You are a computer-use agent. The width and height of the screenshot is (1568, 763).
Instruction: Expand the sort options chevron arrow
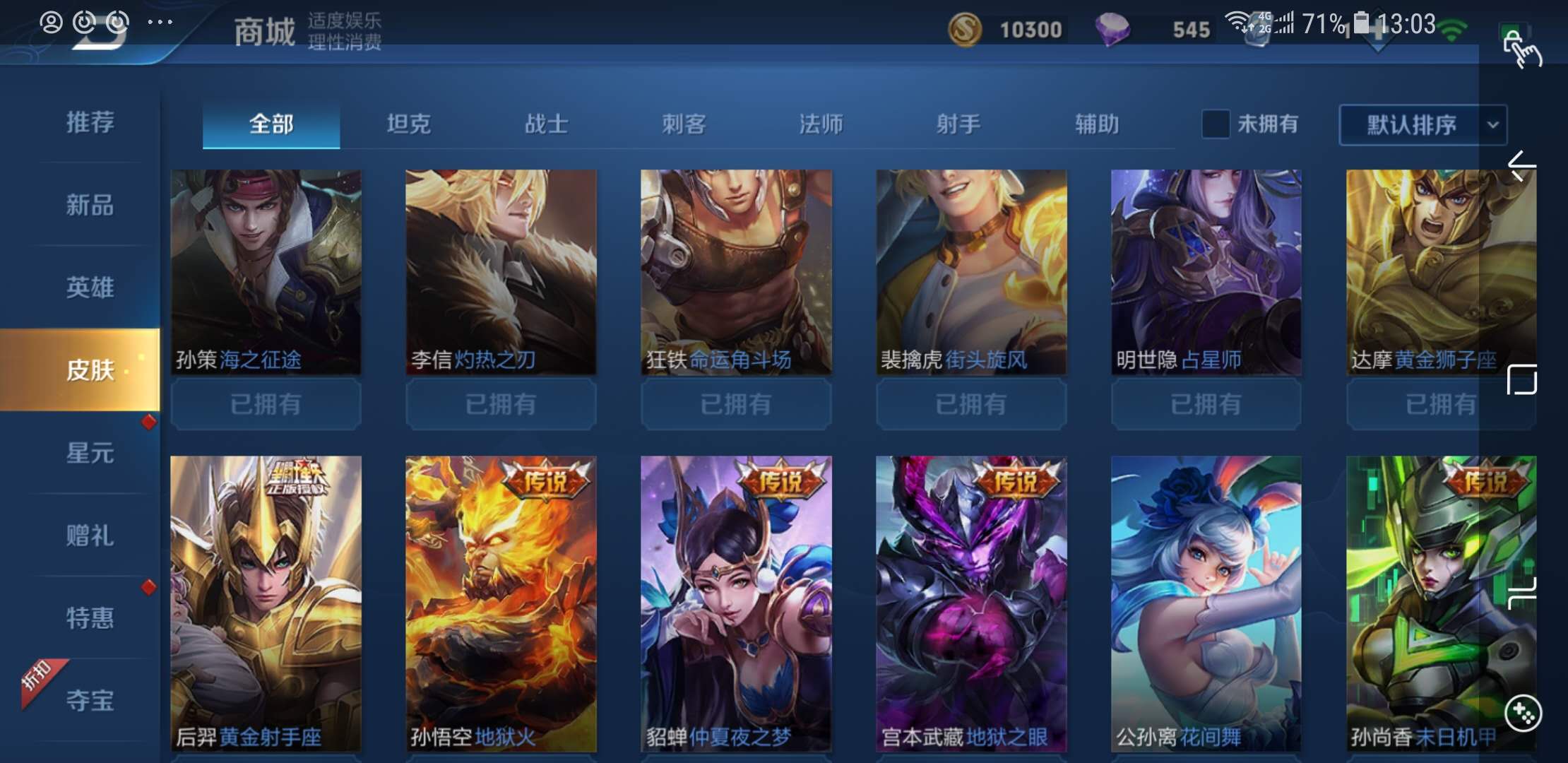click(1492, 124)
